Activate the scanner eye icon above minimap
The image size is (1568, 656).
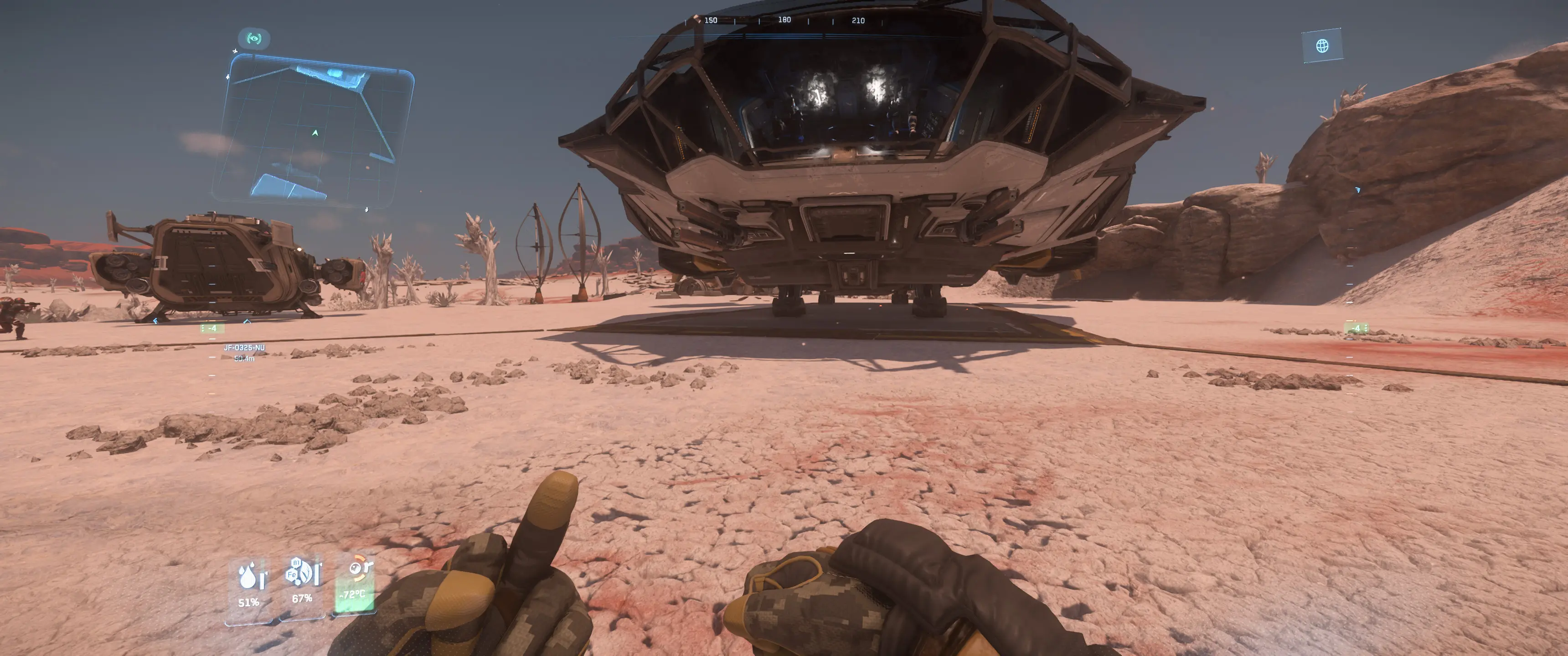254,39
